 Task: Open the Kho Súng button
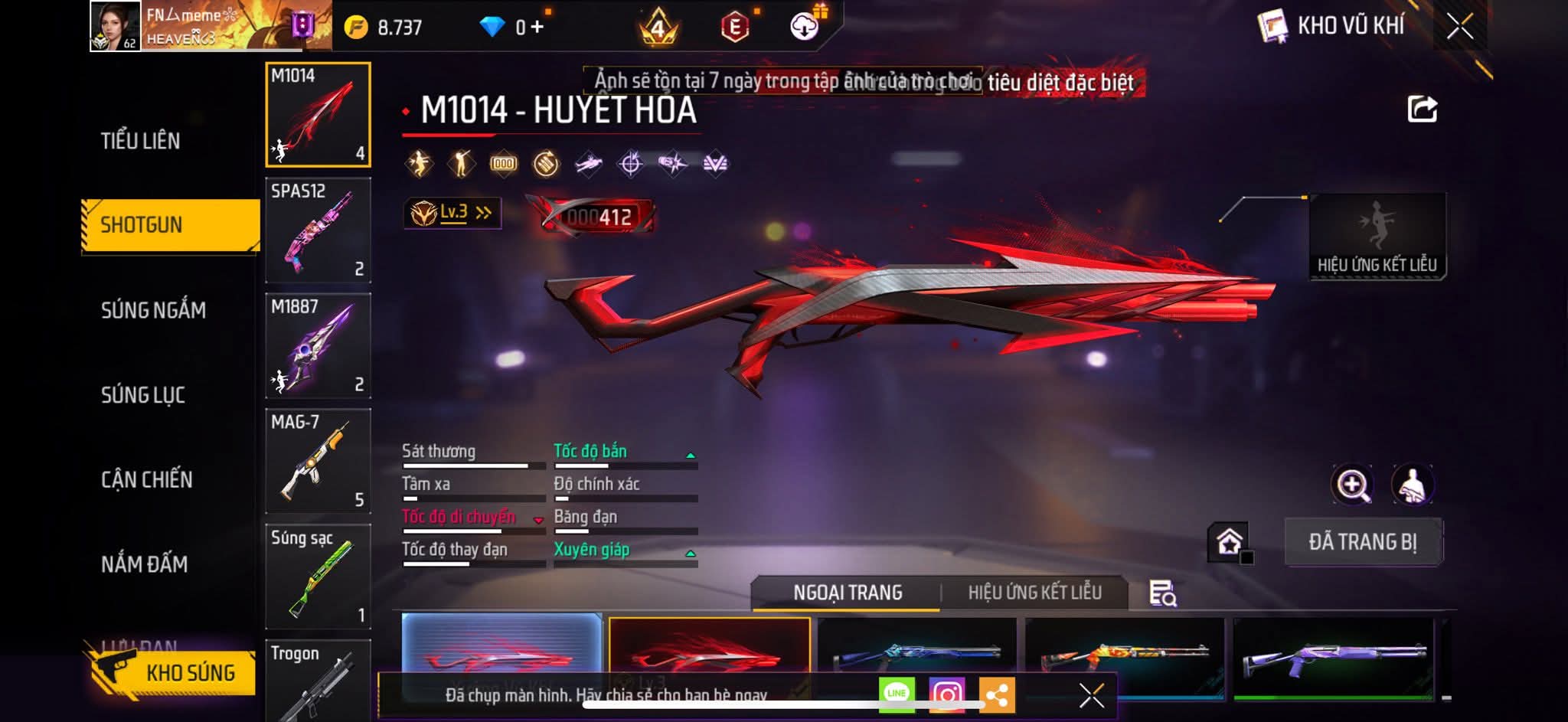(x=172, y=672)
